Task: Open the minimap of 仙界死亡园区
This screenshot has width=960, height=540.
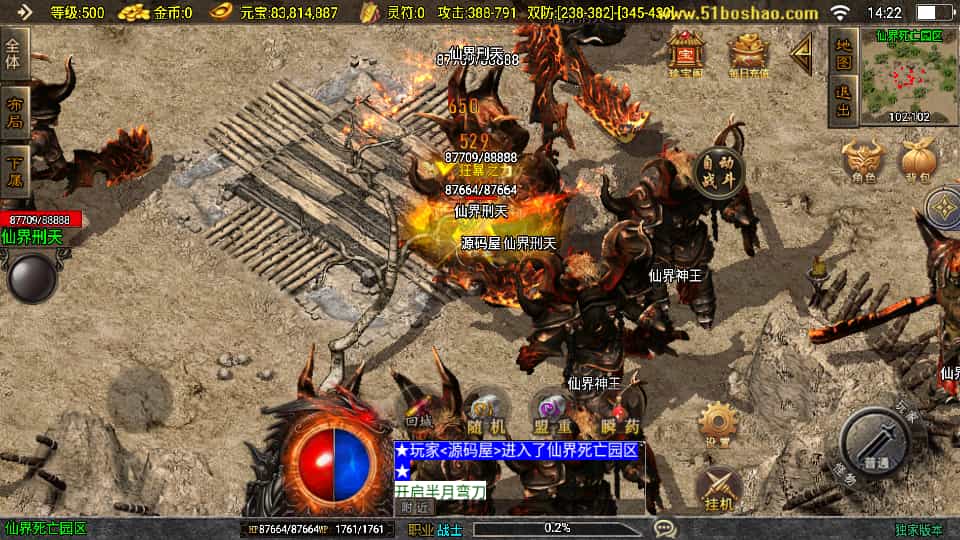Action: point(909,76)
